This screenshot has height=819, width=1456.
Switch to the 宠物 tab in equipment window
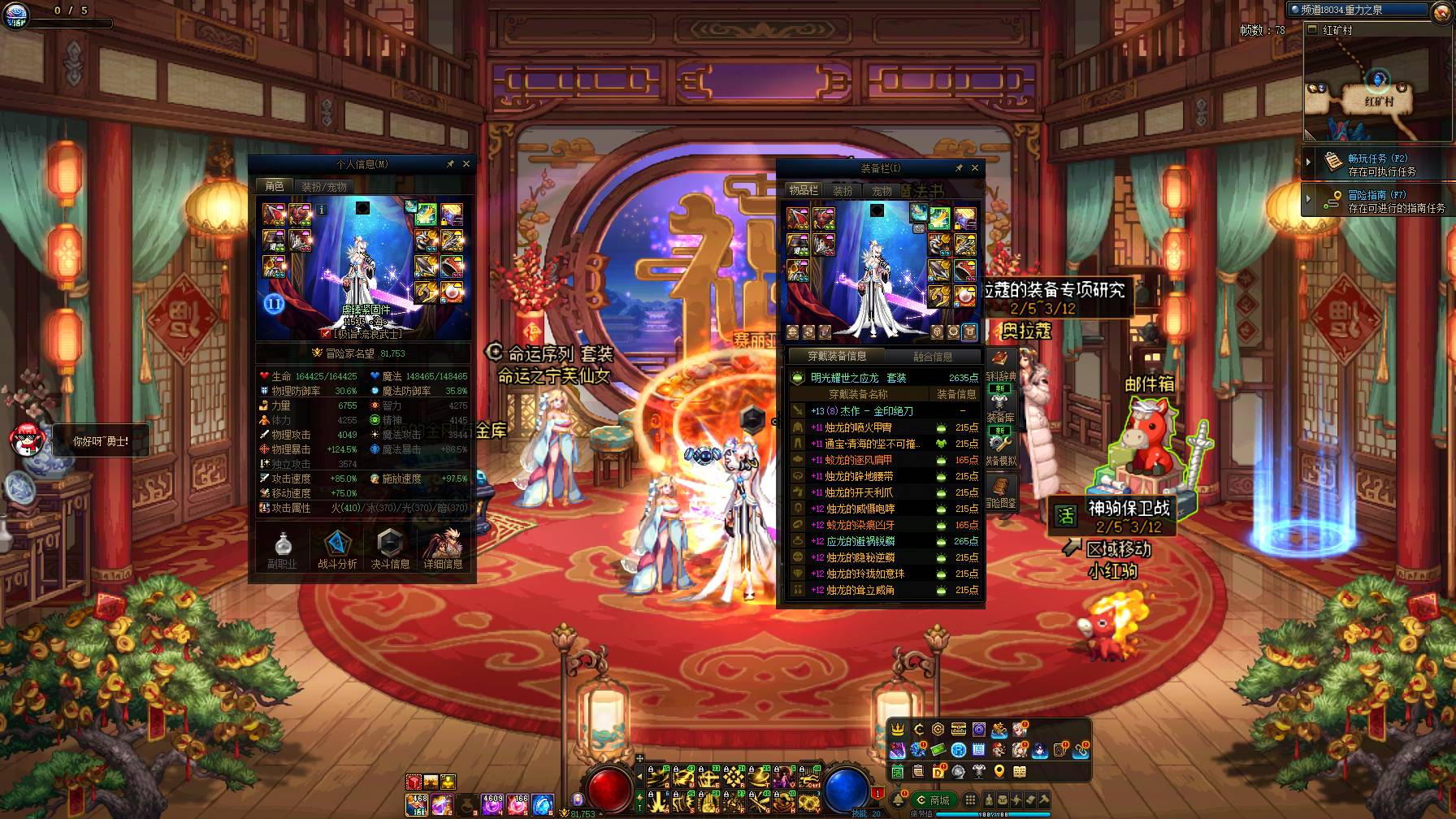(882, 191)
